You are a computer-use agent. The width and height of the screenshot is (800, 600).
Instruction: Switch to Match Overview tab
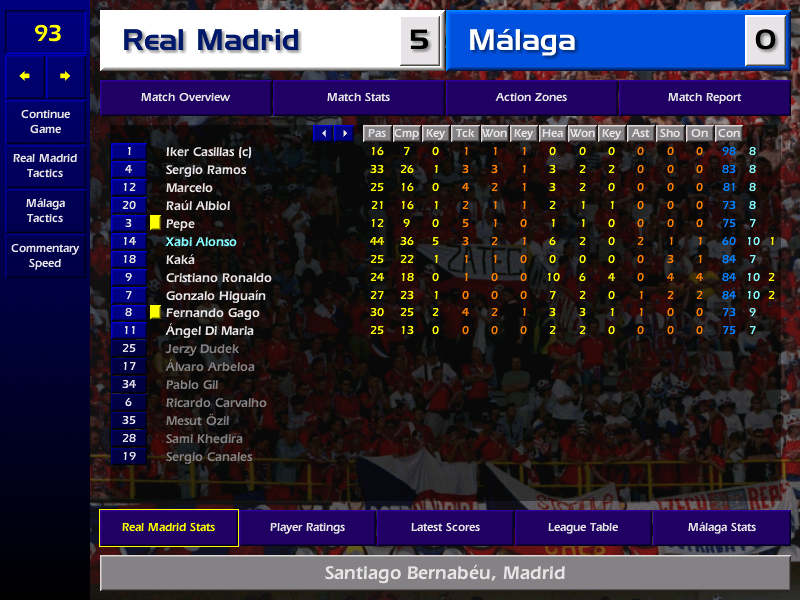click(185, 98)
